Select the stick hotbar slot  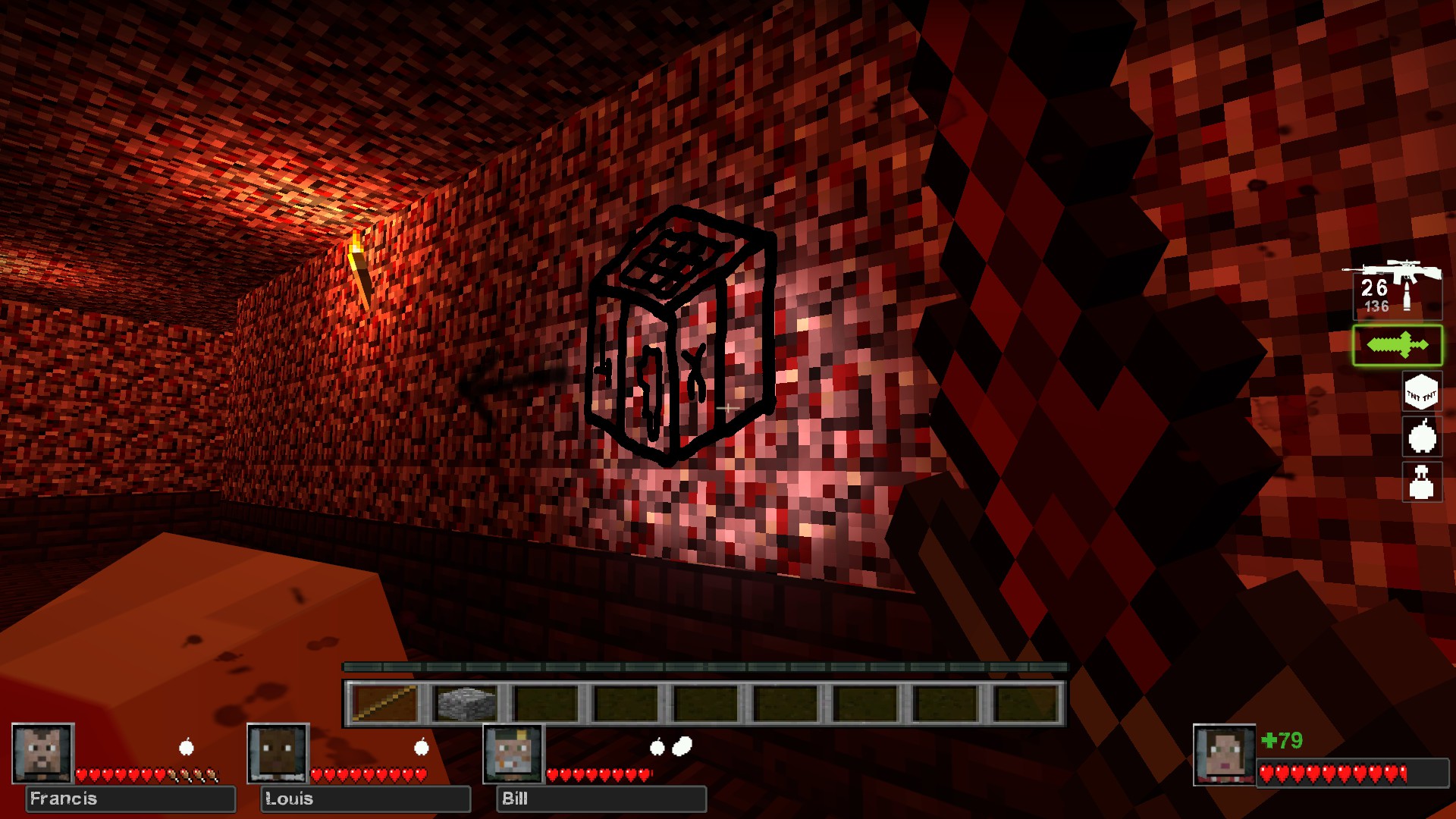(x=385, y=704)
